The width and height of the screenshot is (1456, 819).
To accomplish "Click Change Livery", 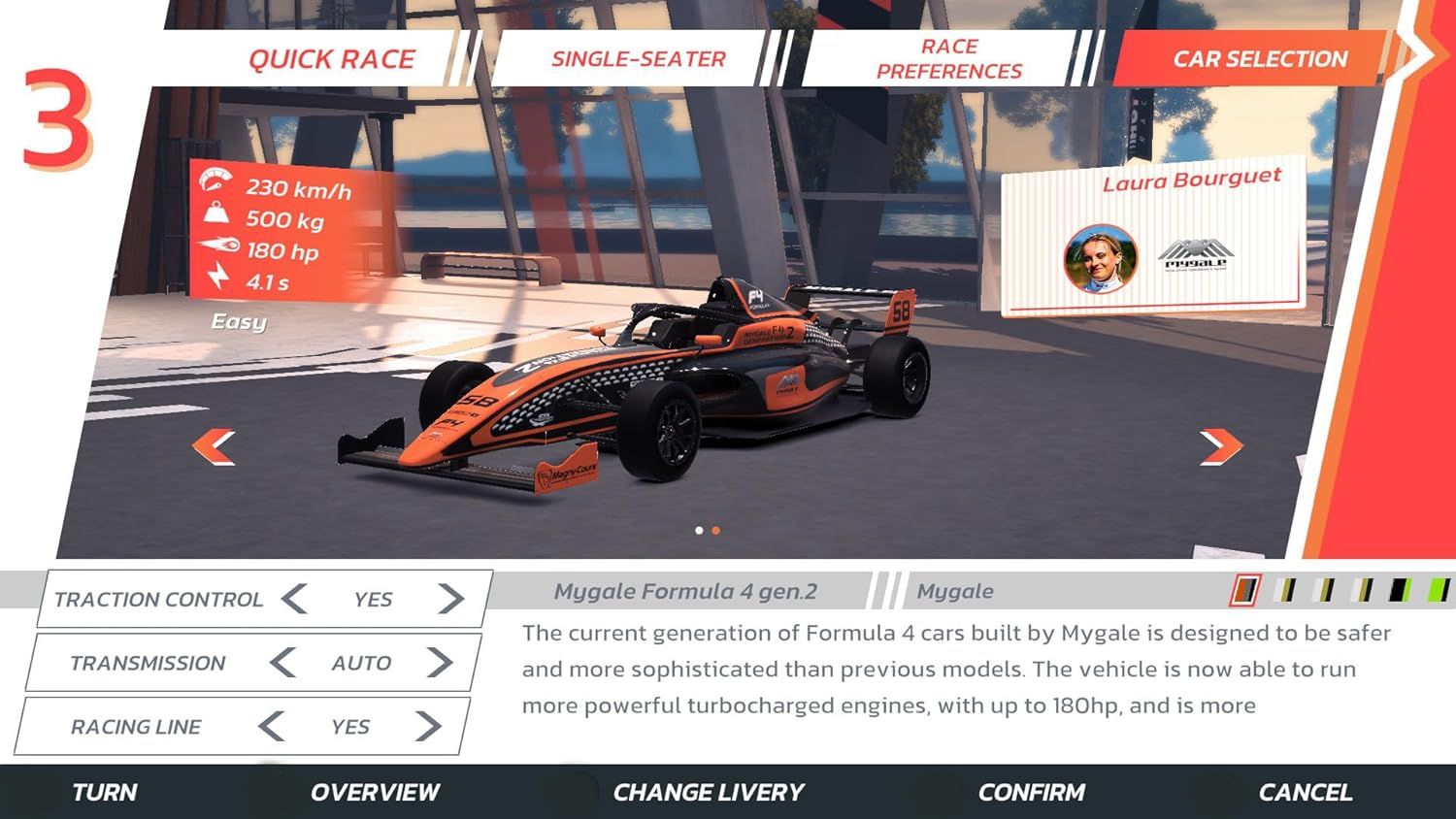I will click(708, 792).
